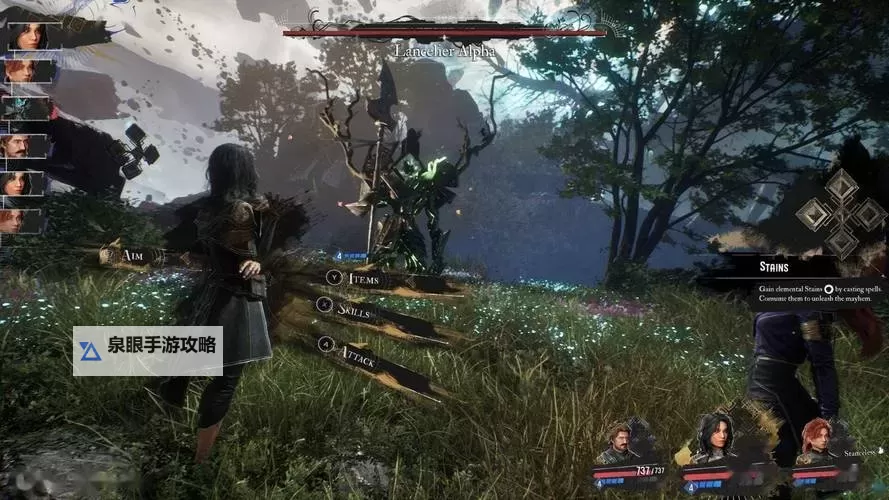889x500 pixels.
Task: Click the 泉眼手游攻略 watermark logo
Action: coord(148,350)
